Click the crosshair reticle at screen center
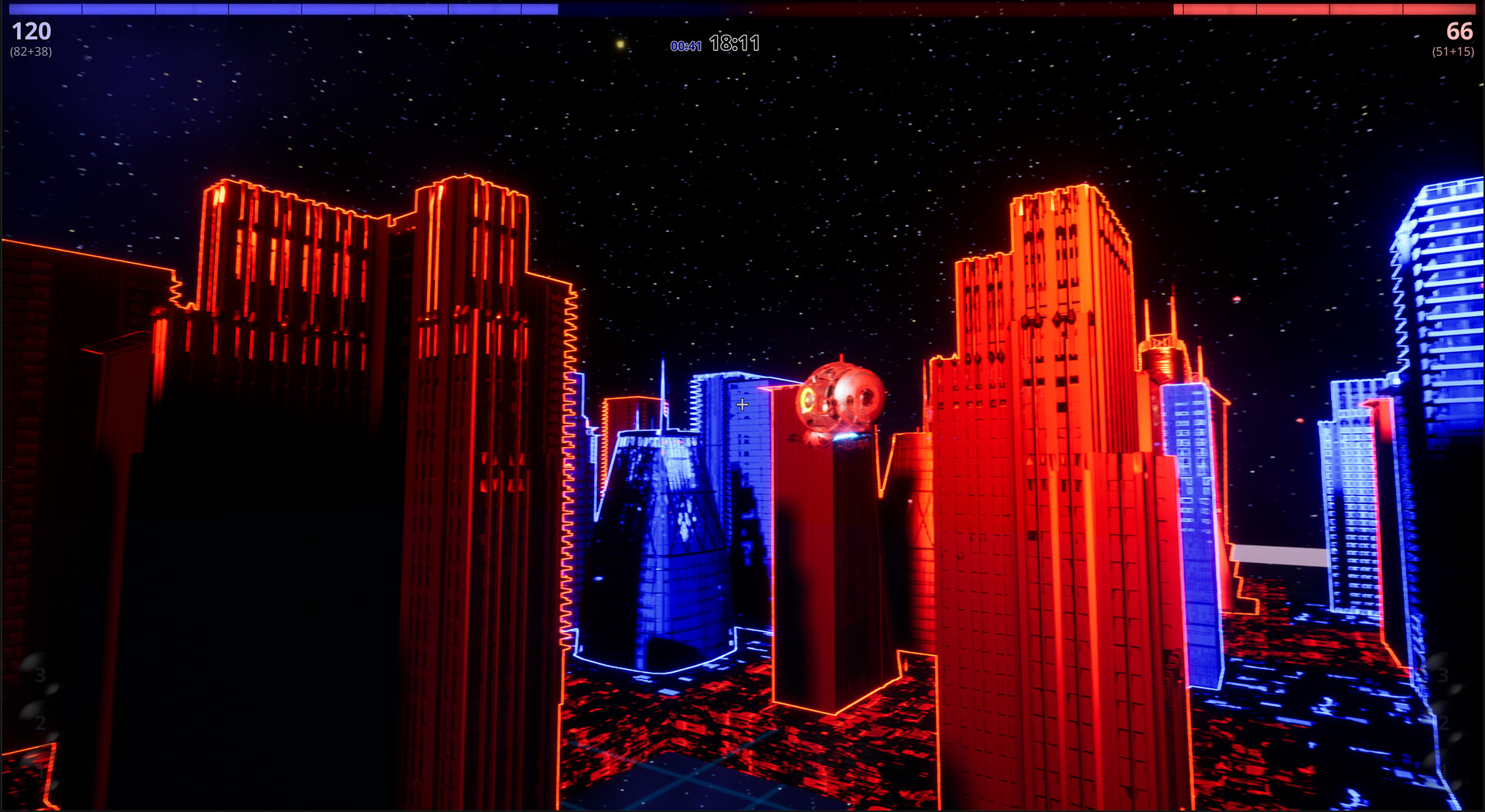The height and width of the screenshot is (812, 1485). [x=744, y=404]
